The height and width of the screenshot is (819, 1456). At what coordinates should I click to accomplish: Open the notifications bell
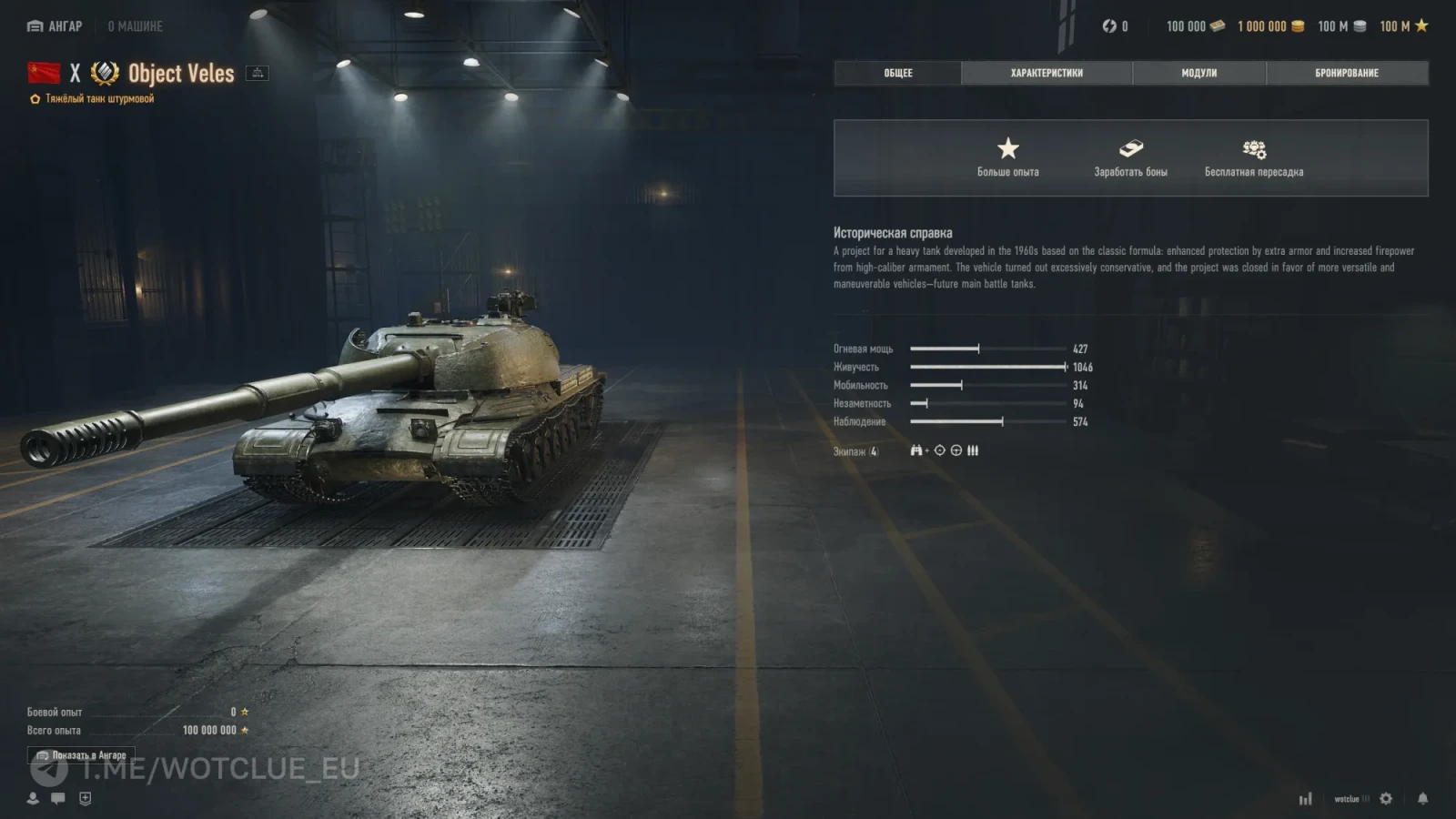pyautogui.click(x=1422, y=798)
